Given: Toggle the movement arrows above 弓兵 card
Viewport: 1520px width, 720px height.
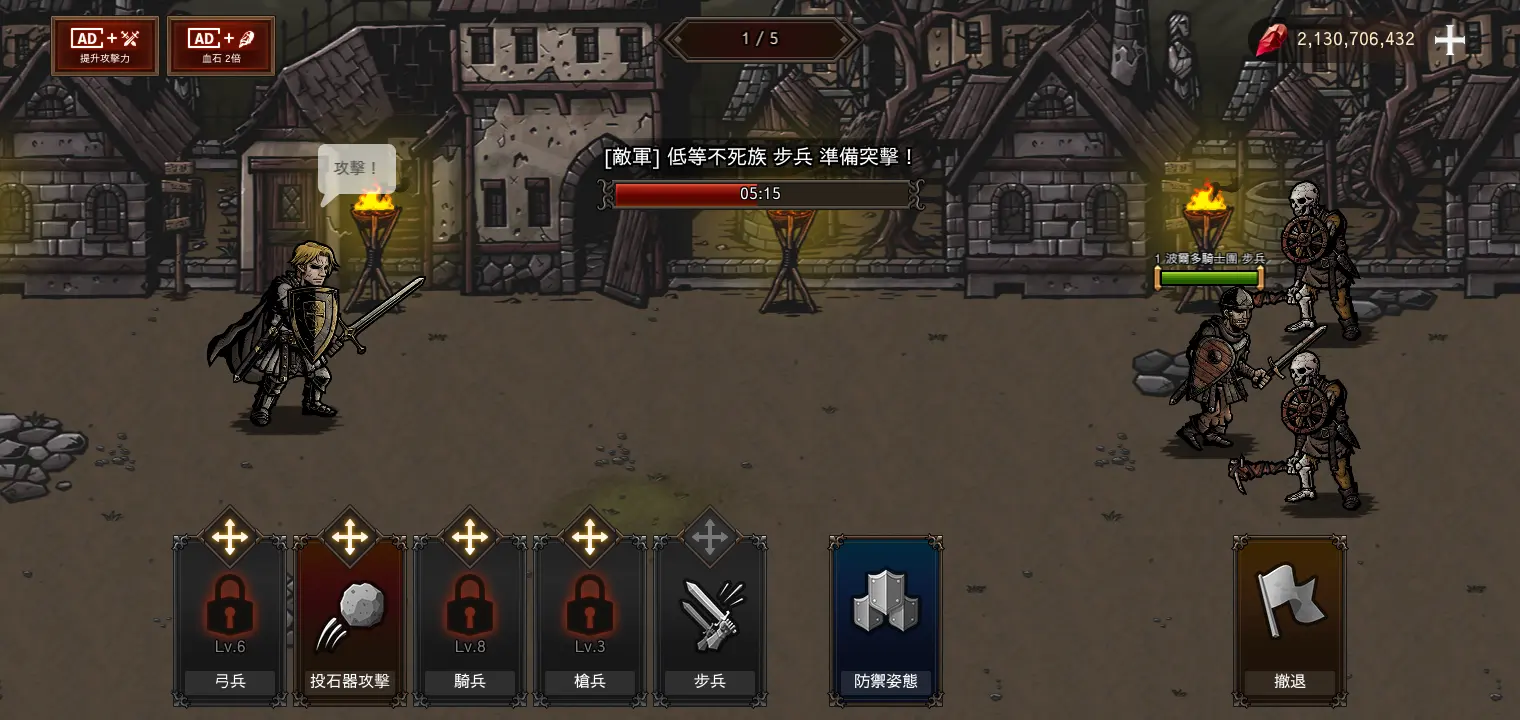Looking at the screenshot, I should coord(229,537).
